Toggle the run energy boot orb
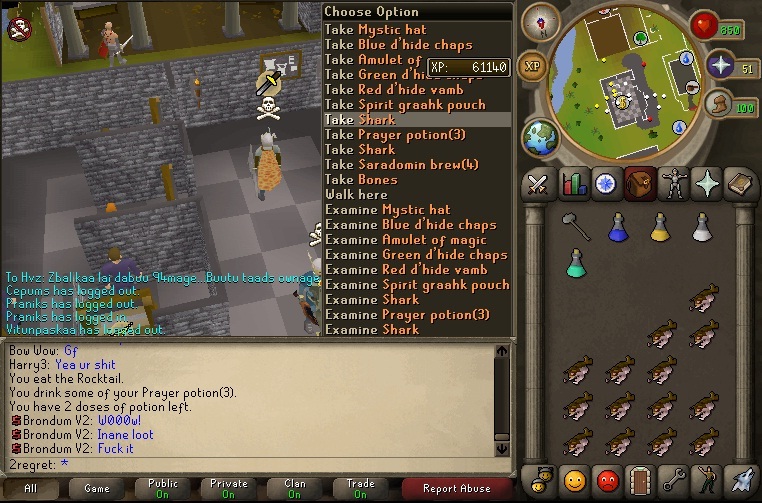The height and width of the screenshot is (503, 762). 715,104
